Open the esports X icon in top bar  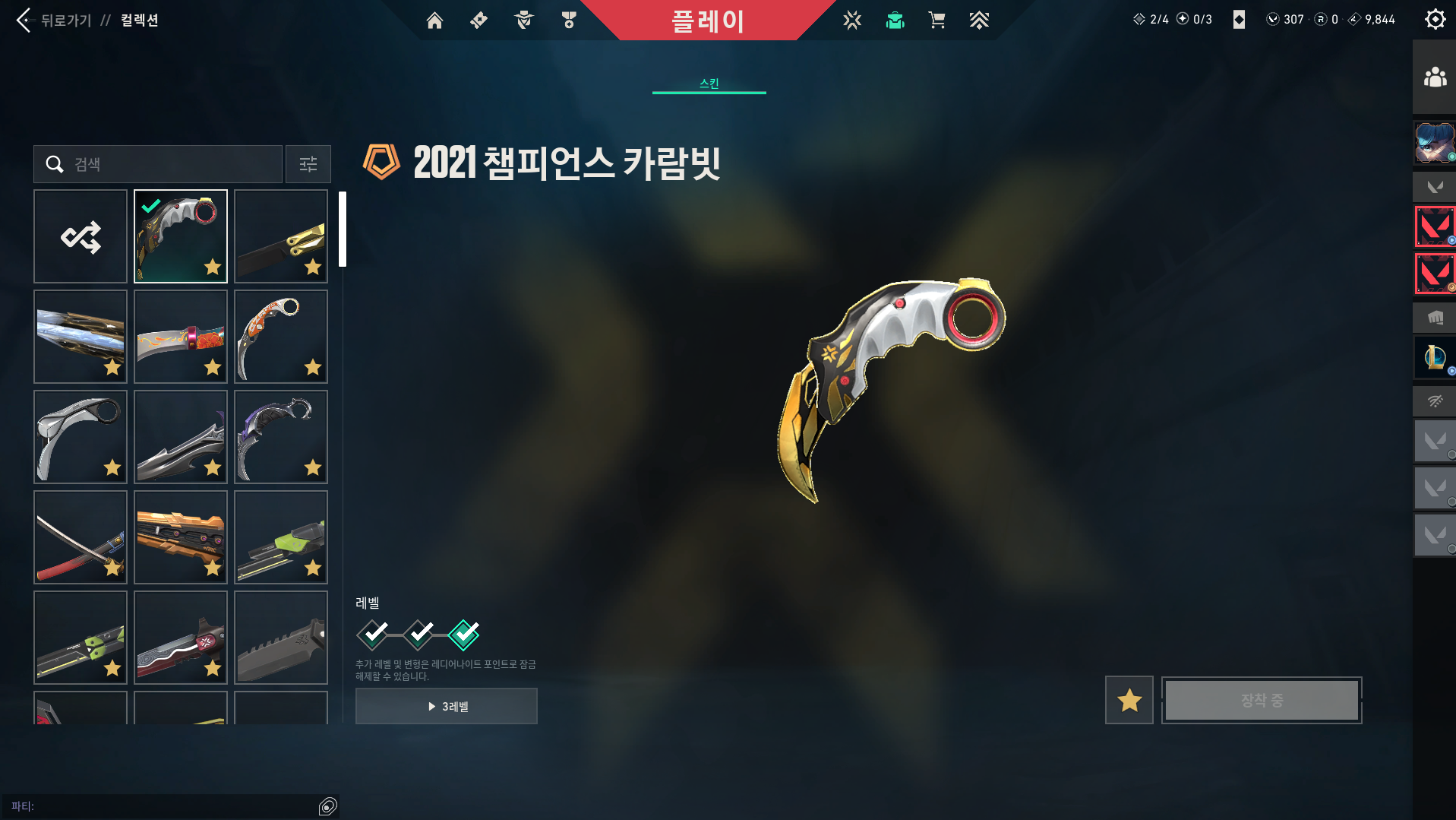852,21
